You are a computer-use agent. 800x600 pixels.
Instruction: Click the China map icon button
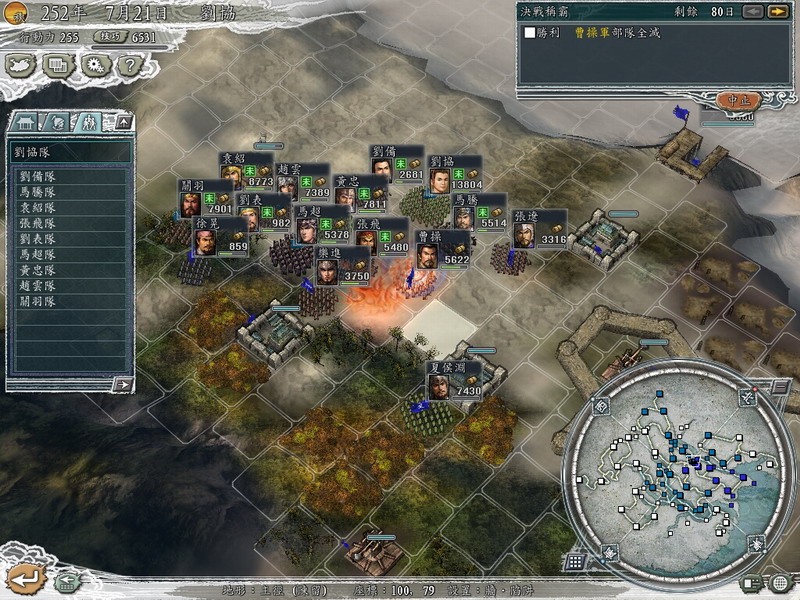pos(21,65)
